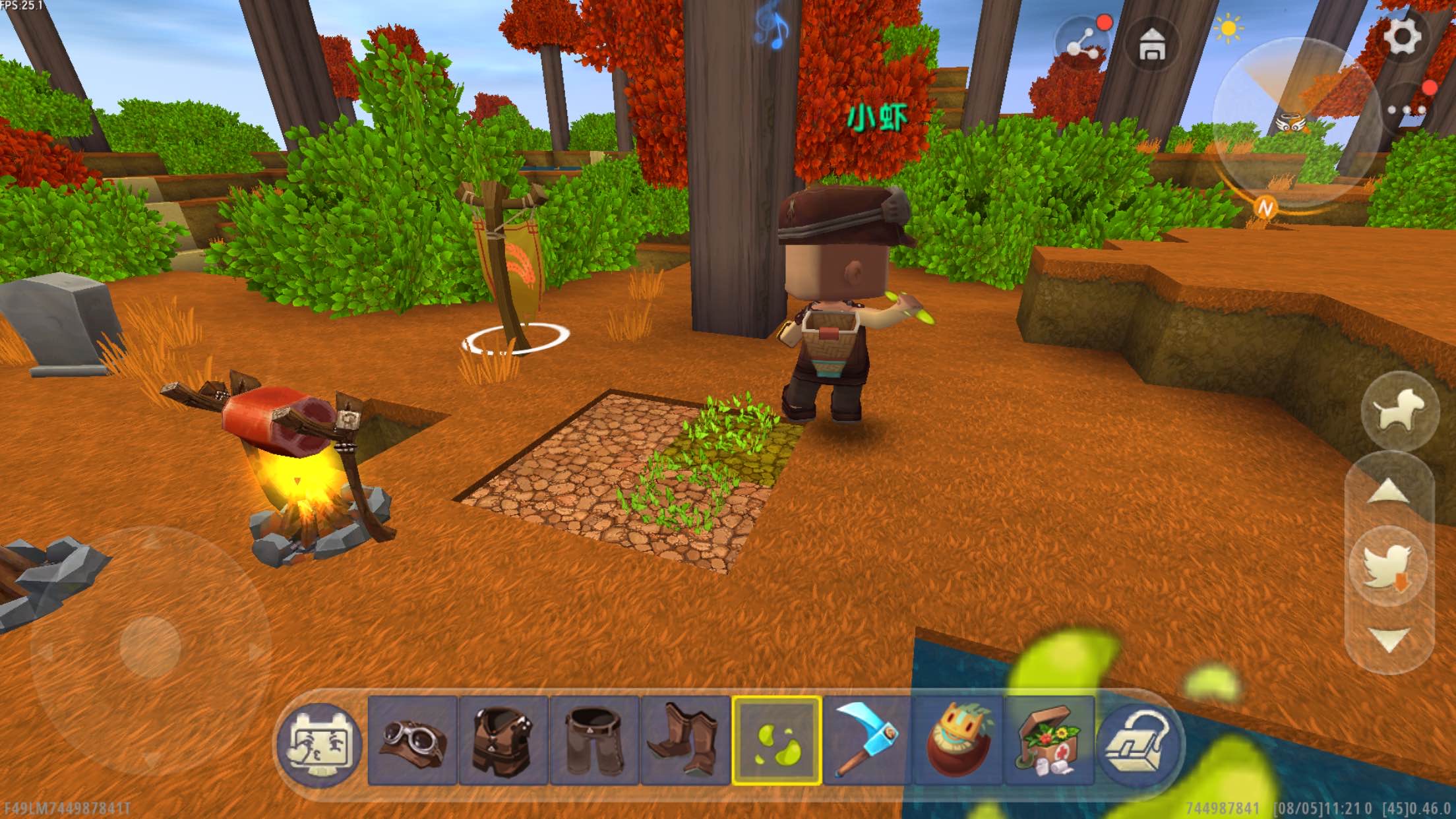This screenshot has height=819, width=1456.
Task: Select the tiki mask item slot
Action: (x=958, y=741)
